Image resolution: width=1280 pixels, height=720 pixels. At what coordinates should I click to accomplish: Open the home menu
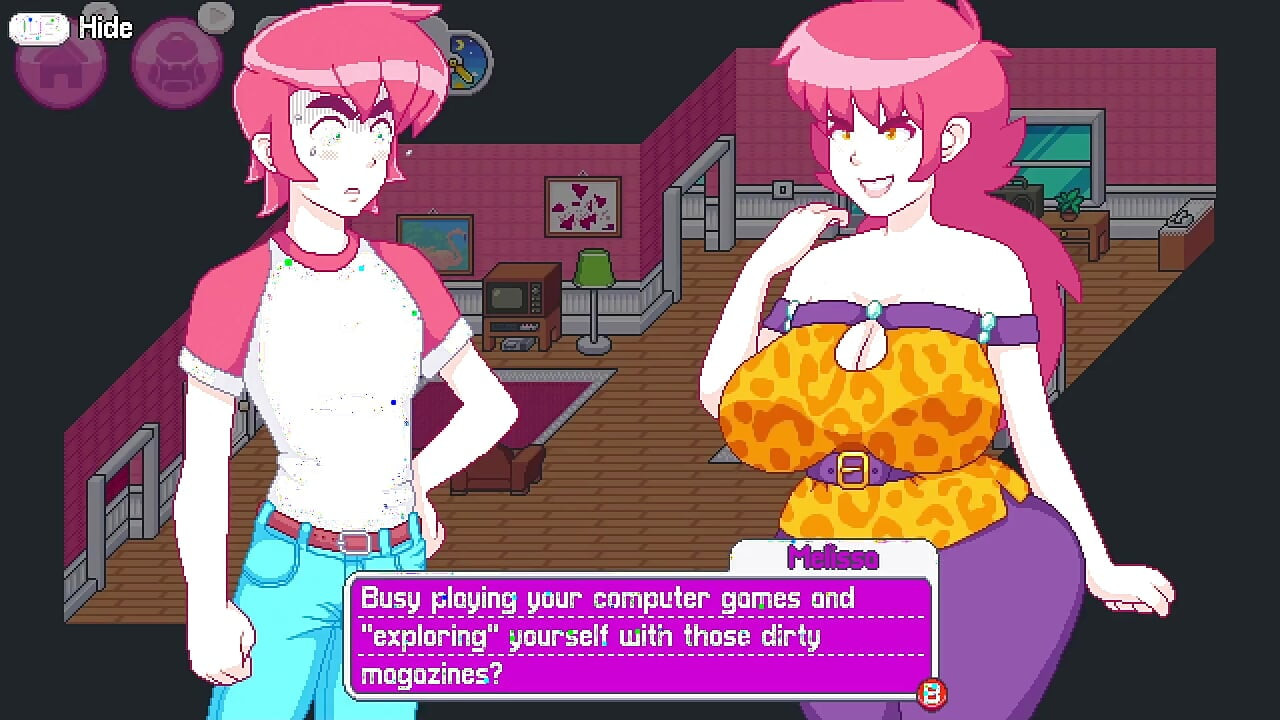[x=58, y=68]
